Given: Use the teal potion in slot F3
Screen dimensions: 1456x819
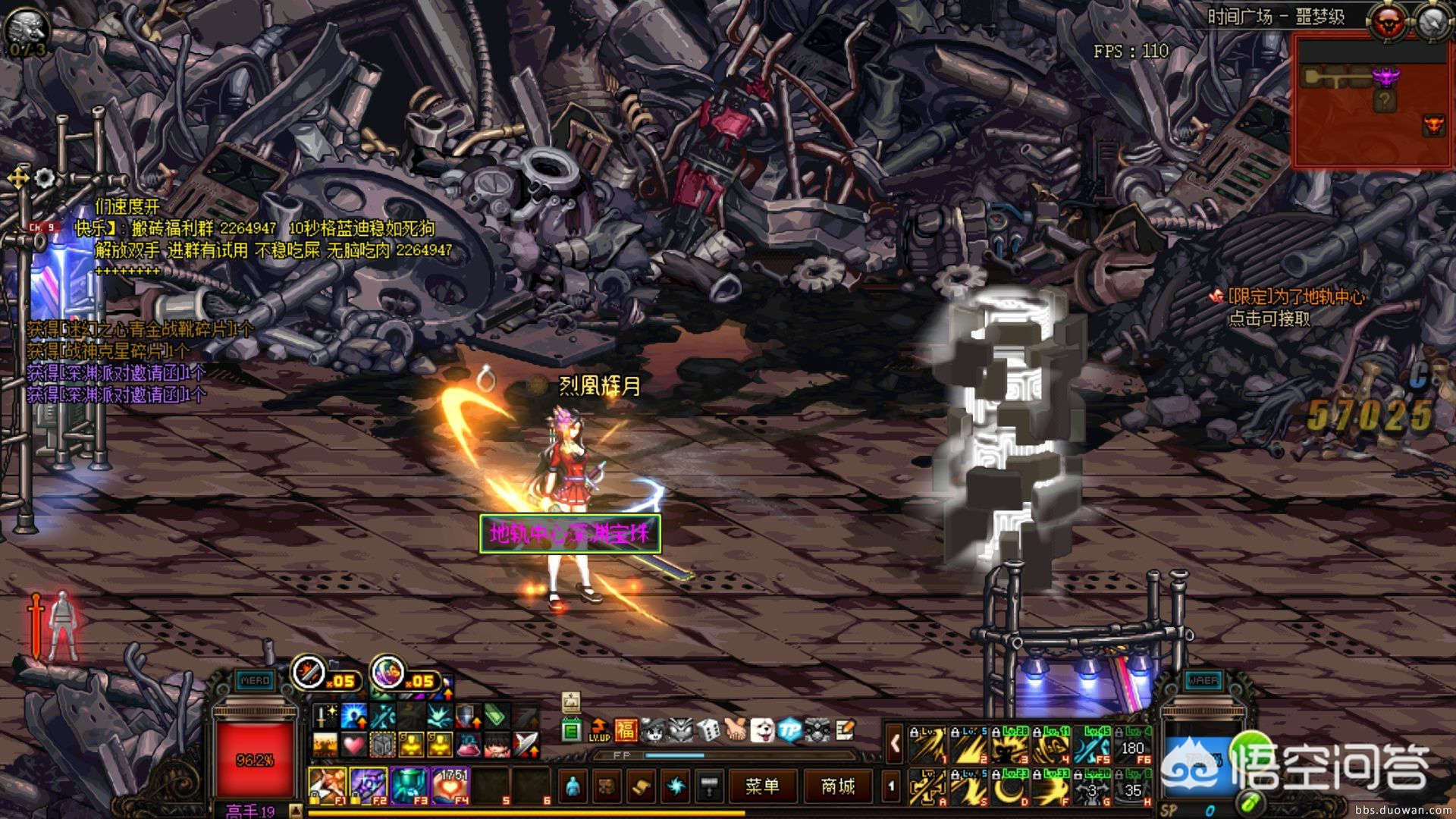Looking at the screenshot, I should point(409,784).
